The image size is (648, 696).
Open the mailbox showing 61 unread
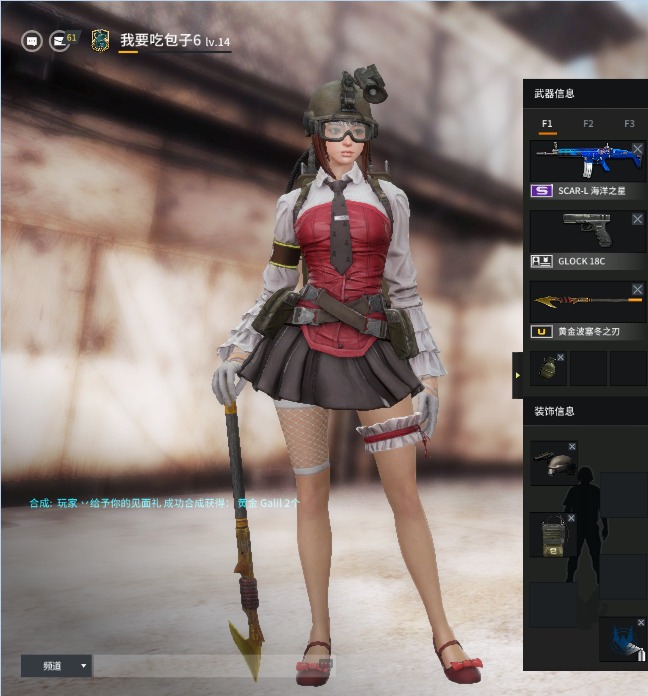pyautogui.click(x=62, y=41)
